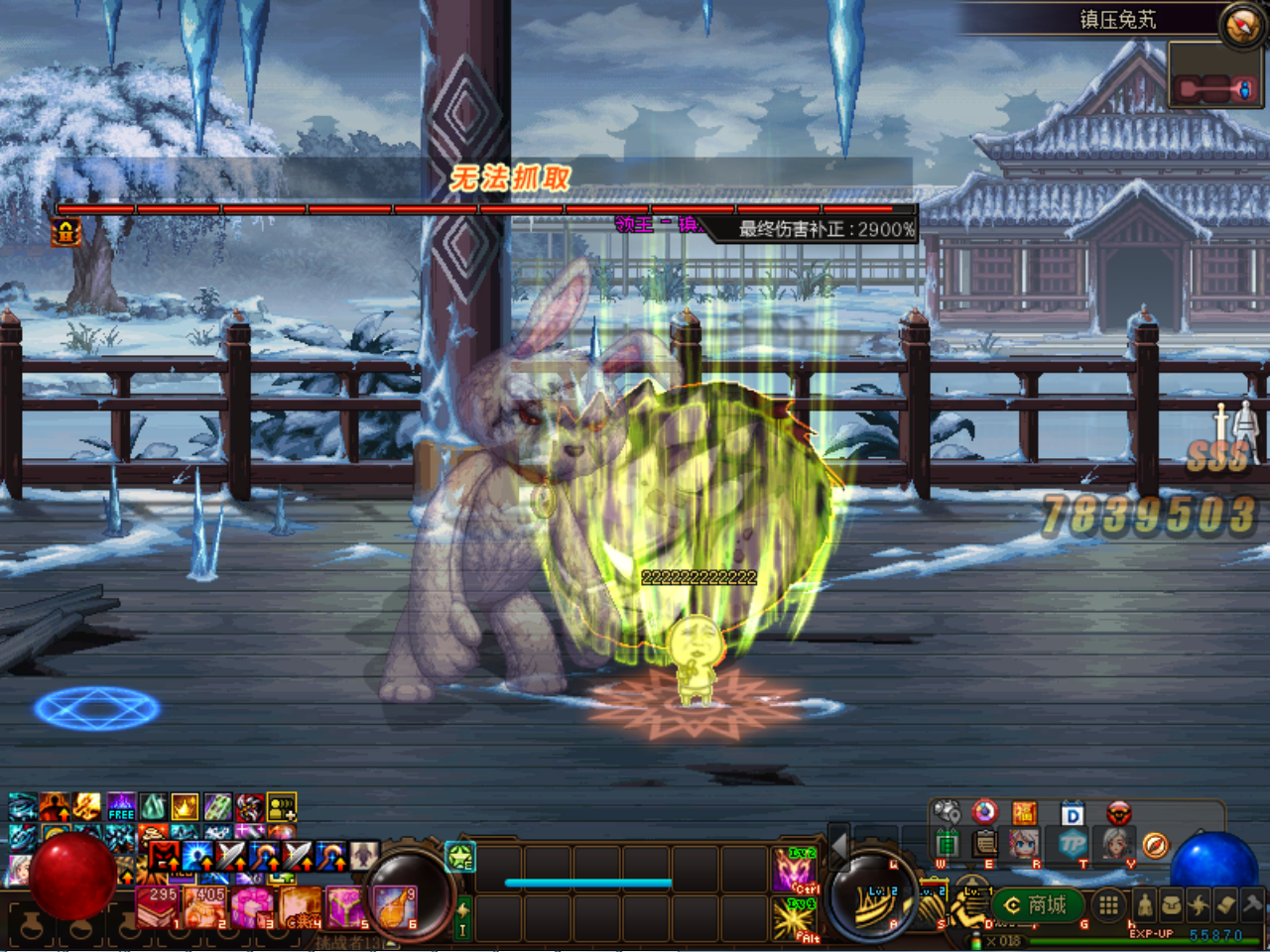Image resolution: width=1270 pixels, height=952 pixels.
Task: Open the blue D attendance calendar icon
Action: [x=1072, y=812]
